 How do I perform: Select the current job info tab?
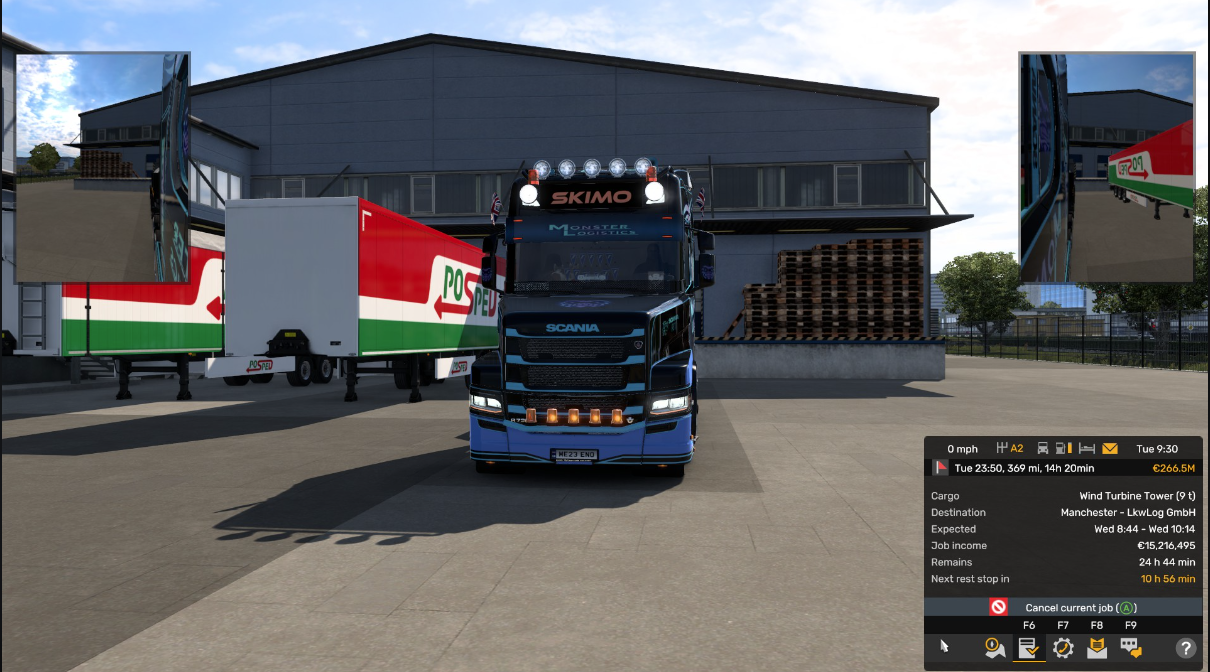pos(1029,648)
